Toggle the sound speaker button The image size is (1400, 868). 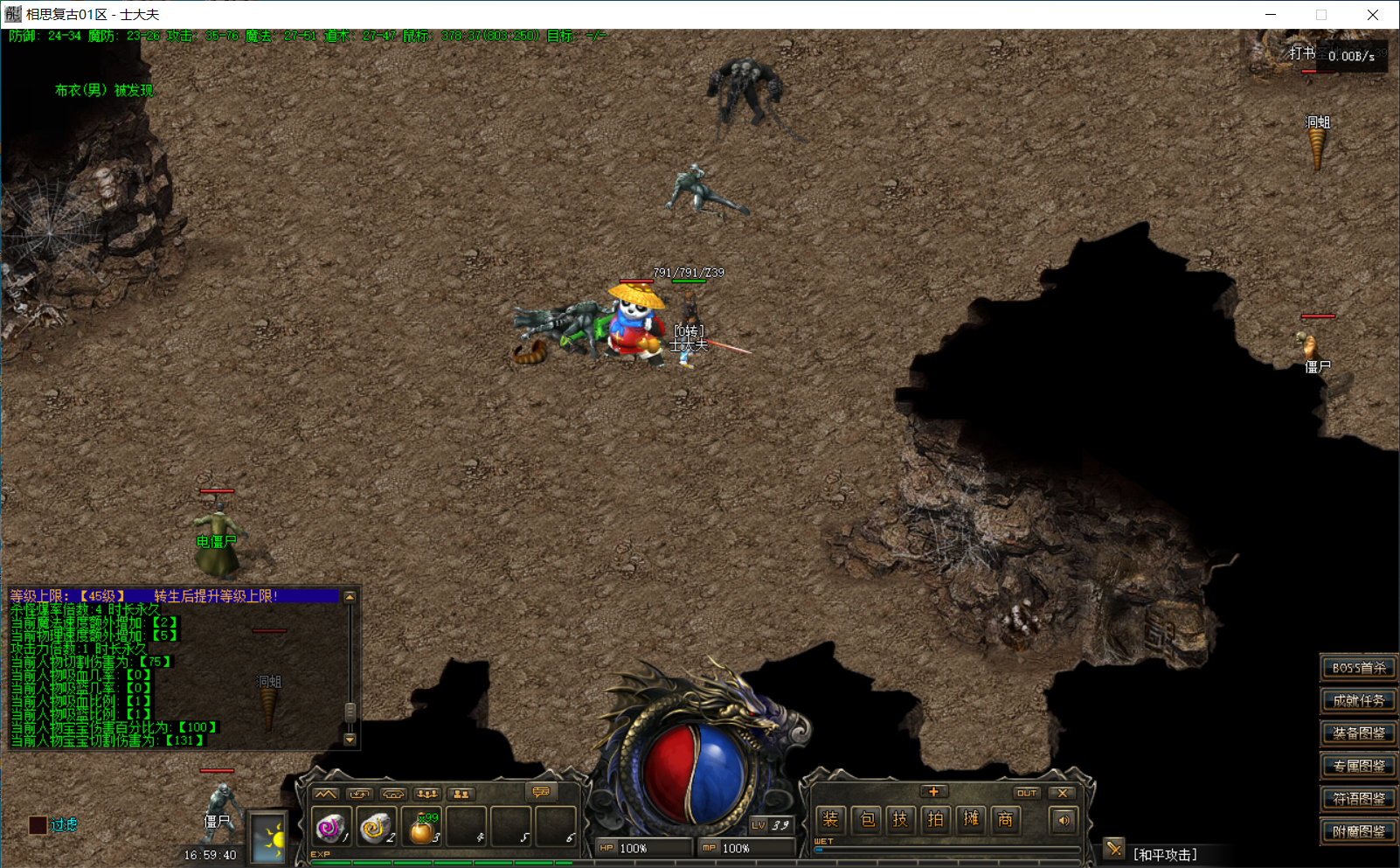coord(1063,820)
